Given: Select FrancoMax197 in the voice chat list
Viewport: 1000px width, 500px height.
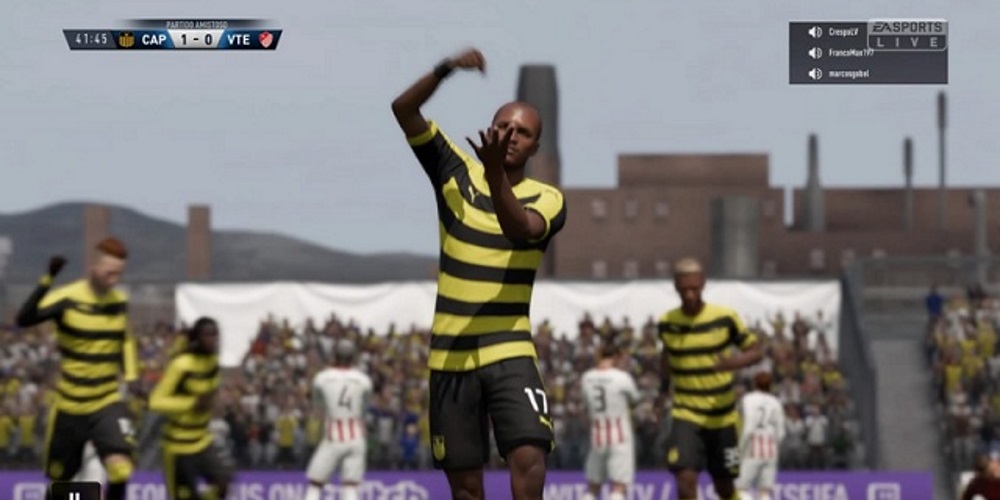Looking at the screenshot, I should point(851,52).
